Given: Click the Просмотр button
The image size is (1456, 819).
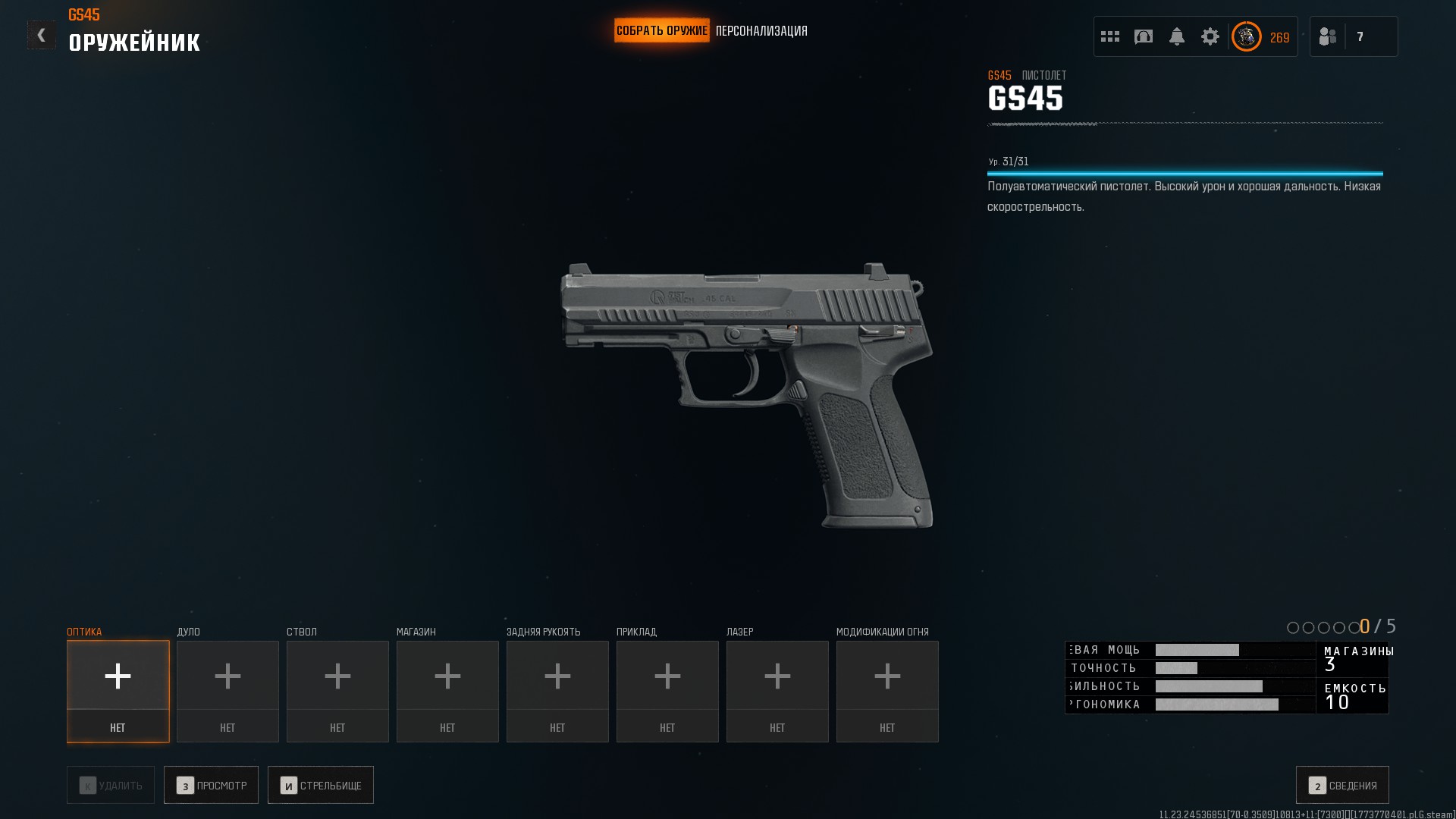Looking at the screenshot, I should pyautogui.click(x=211, y=785).
